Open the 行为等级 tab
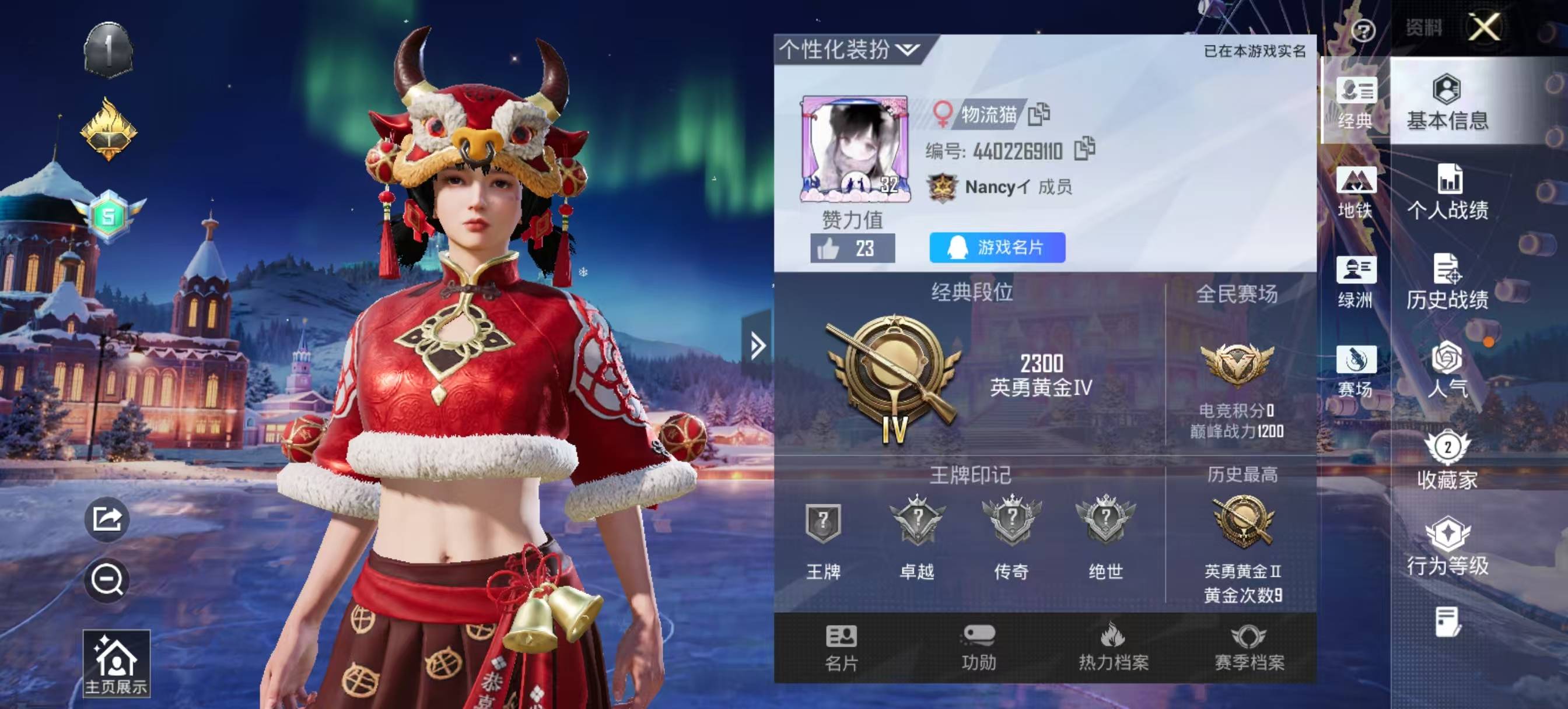This screenshot has height=709, width=1568. 1447,546
